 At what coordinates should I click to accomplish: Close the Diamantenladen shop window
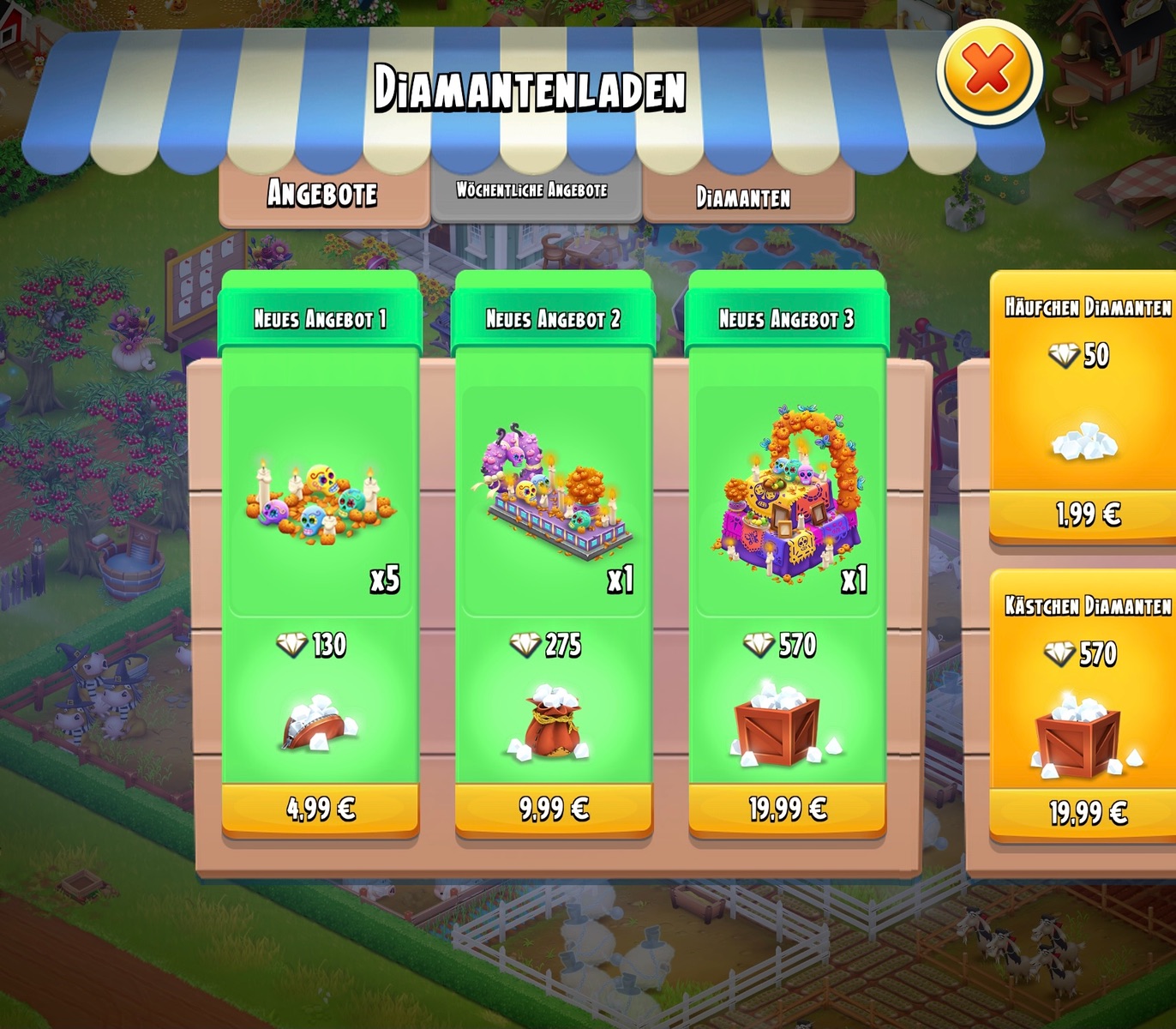[x=989, y=71]
